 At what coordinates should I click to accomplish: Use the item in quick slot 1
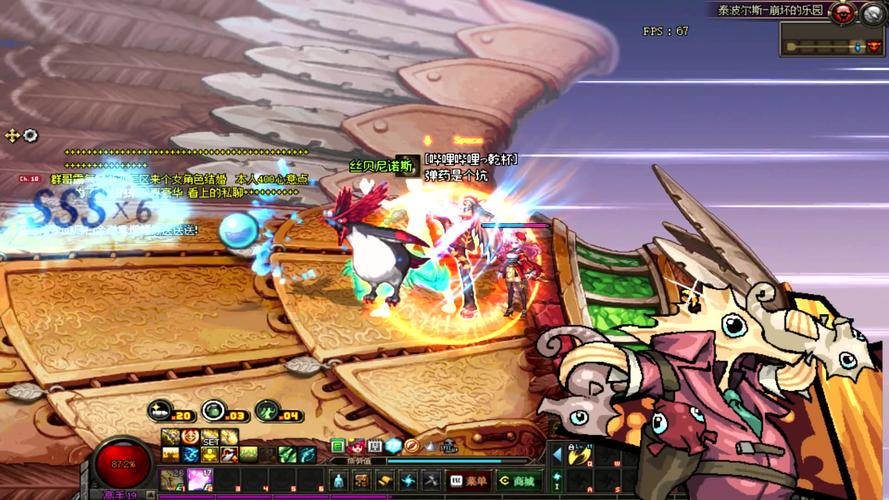[171, 480]
